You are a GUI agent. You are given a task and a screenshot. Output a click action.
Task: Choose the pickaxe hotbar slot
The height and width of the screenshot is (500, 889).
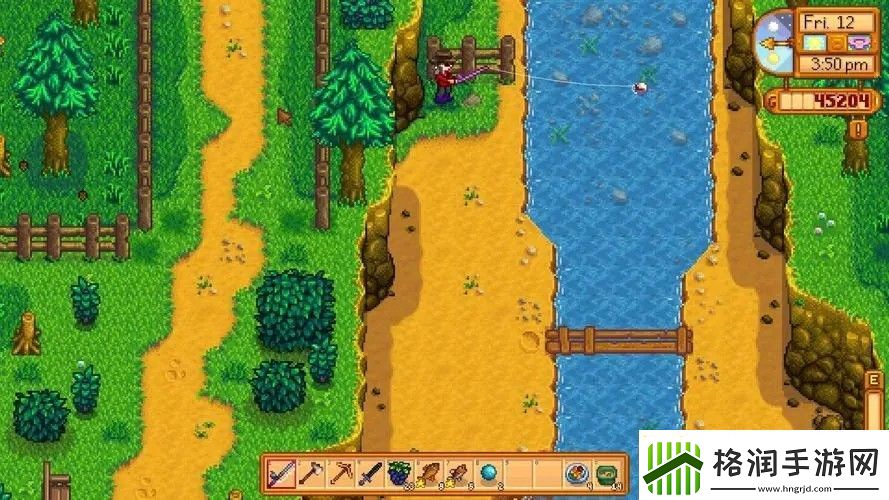341,474
